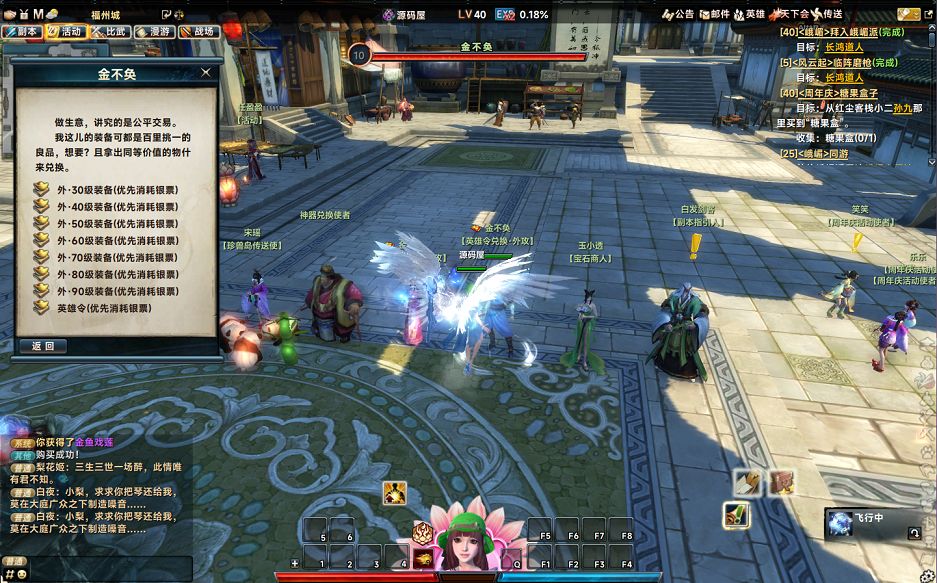
Task: Select the 英雄令 exchange option
Action: 104,308
